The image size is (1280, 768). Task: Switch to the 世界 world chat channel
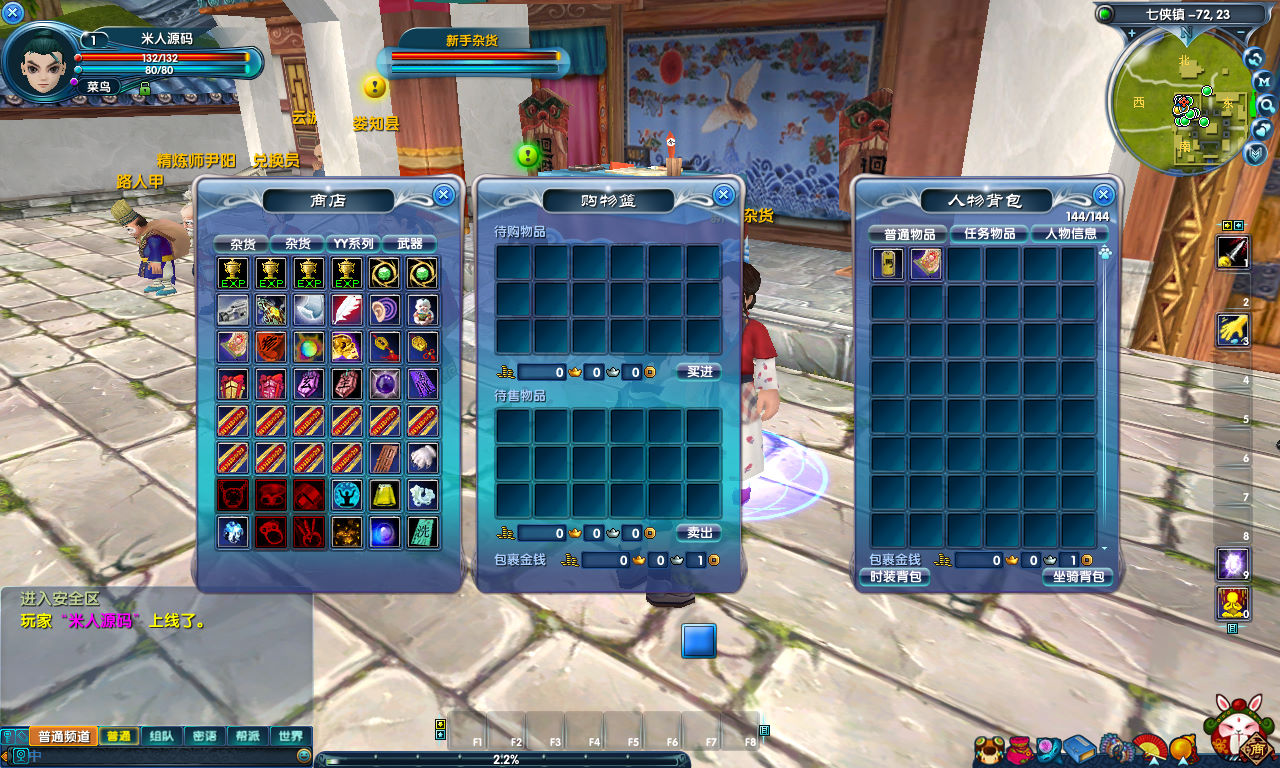(x=291, y=736)
